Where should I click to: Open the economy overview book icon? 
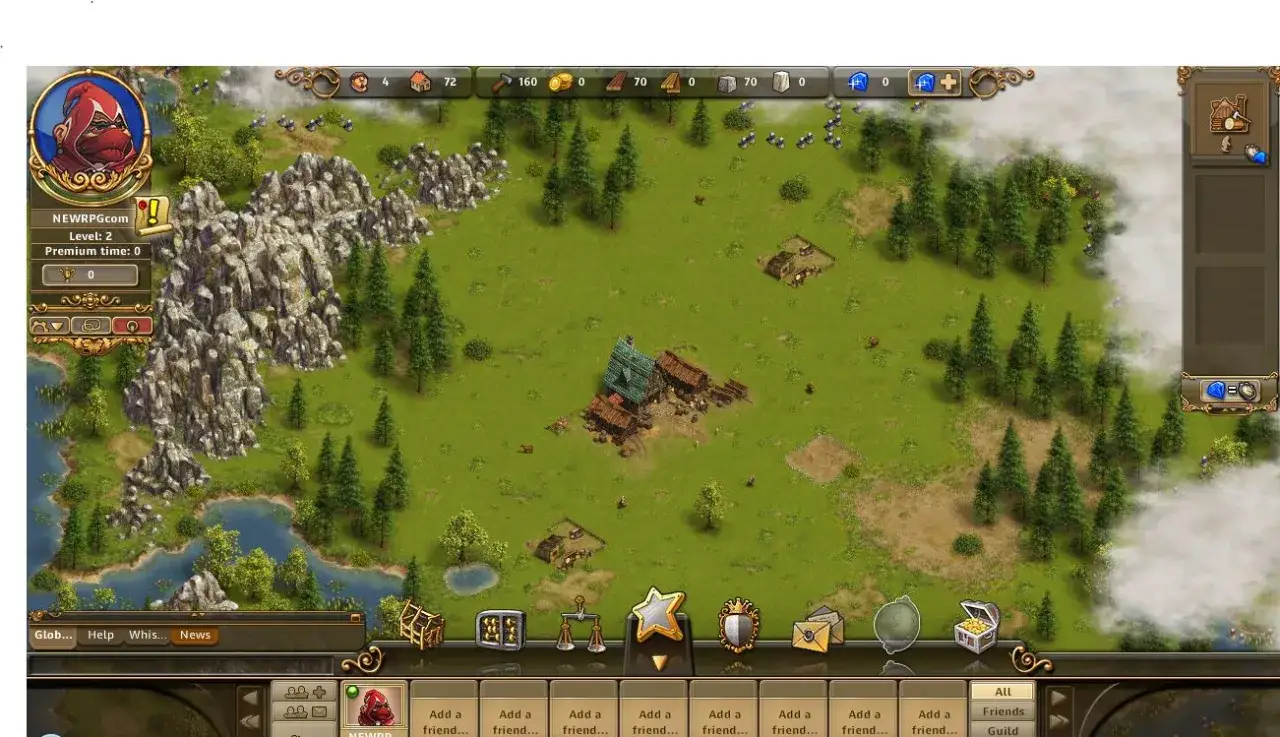point(500,629)
